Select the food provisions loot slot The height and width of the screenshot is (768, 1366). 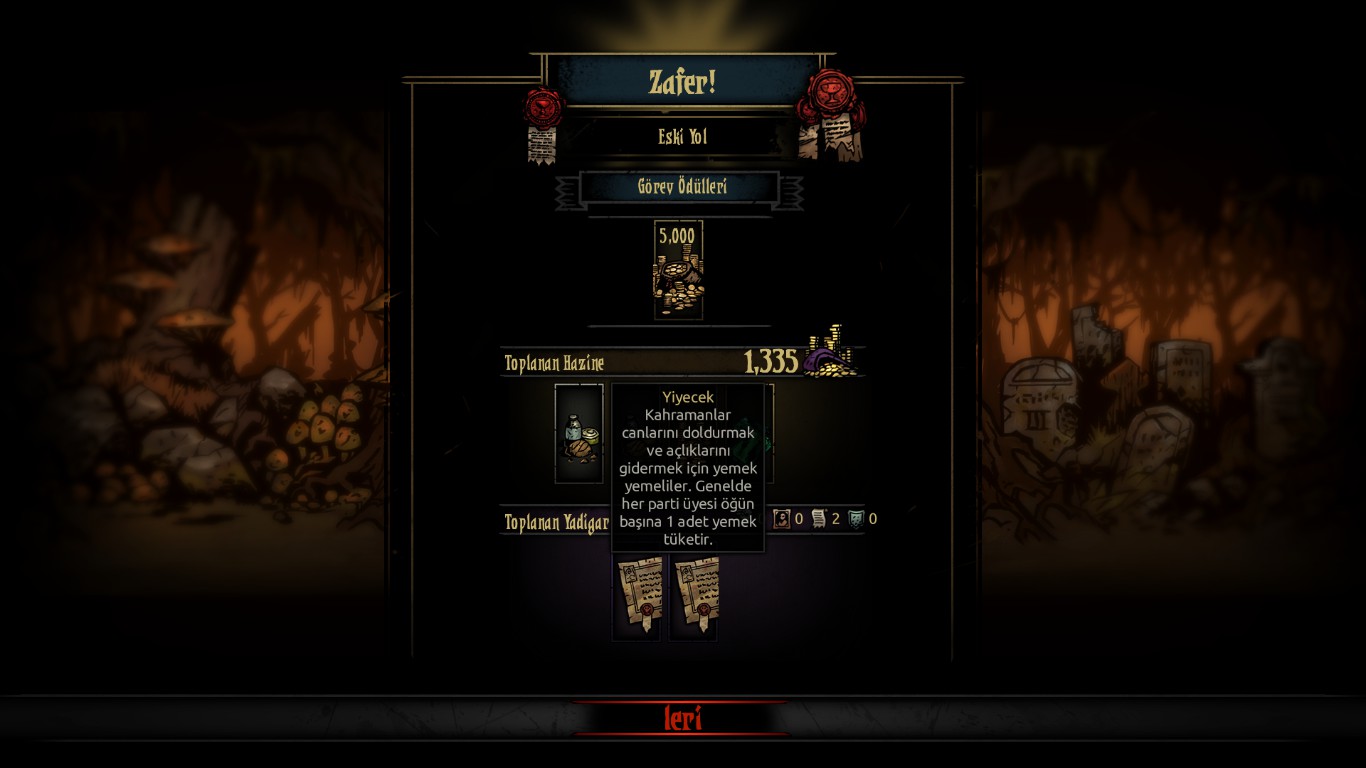(579, 434)
